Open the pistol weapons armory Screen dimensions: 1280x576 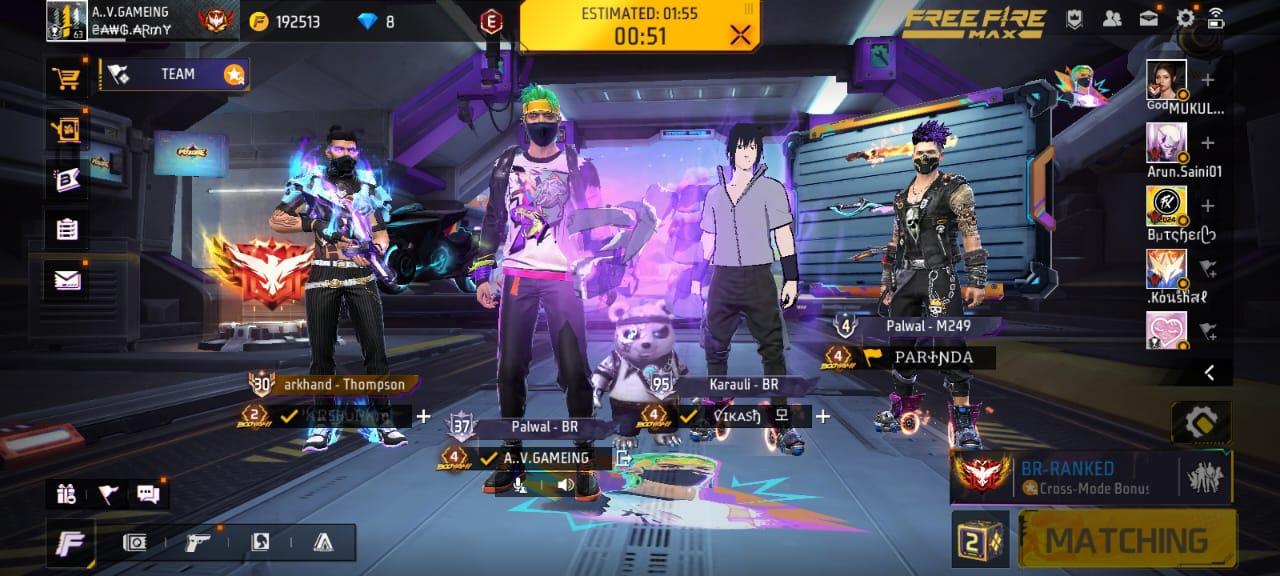click(197, 543)
